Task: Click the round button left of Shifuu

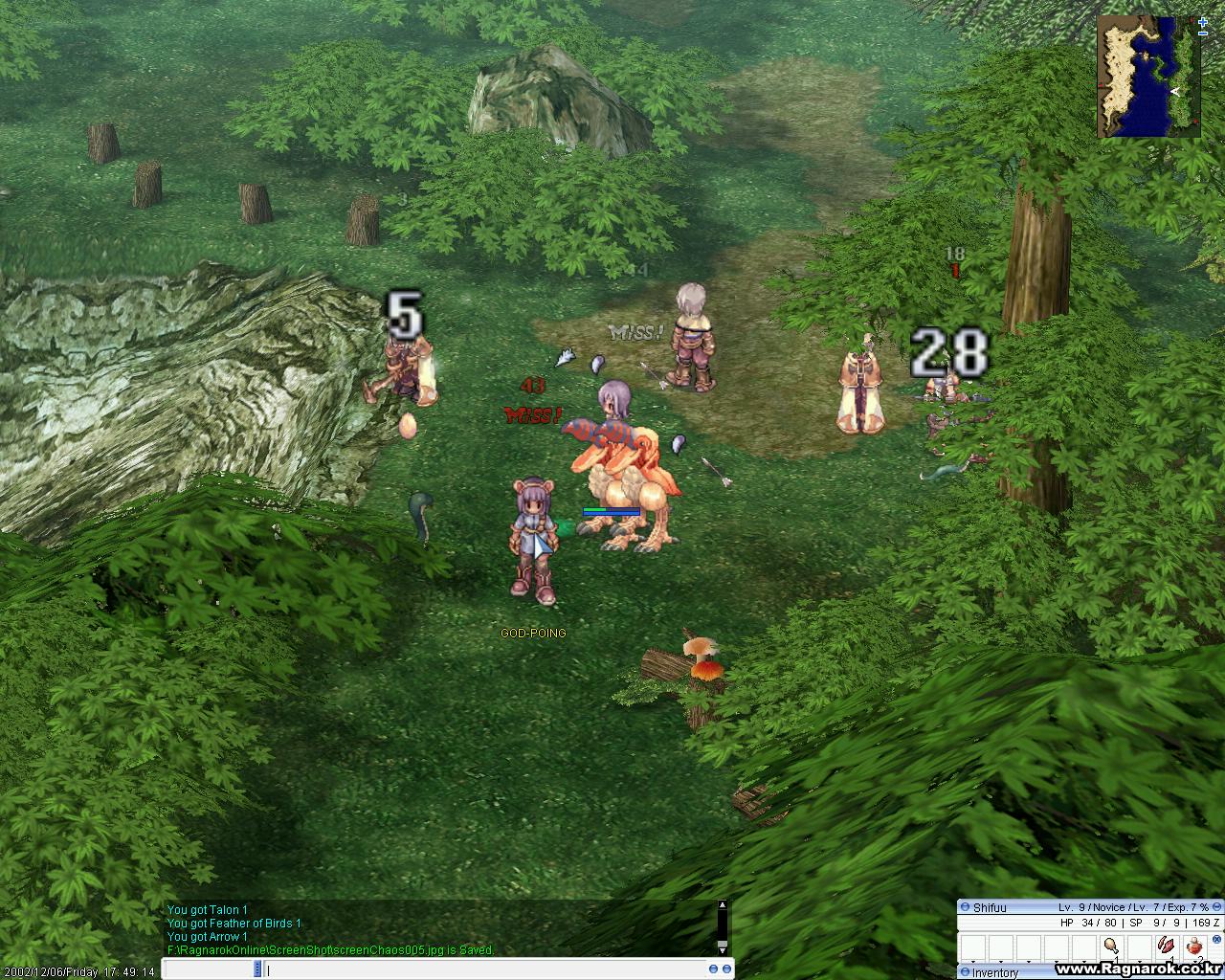Action: click(x=965, y=907)
